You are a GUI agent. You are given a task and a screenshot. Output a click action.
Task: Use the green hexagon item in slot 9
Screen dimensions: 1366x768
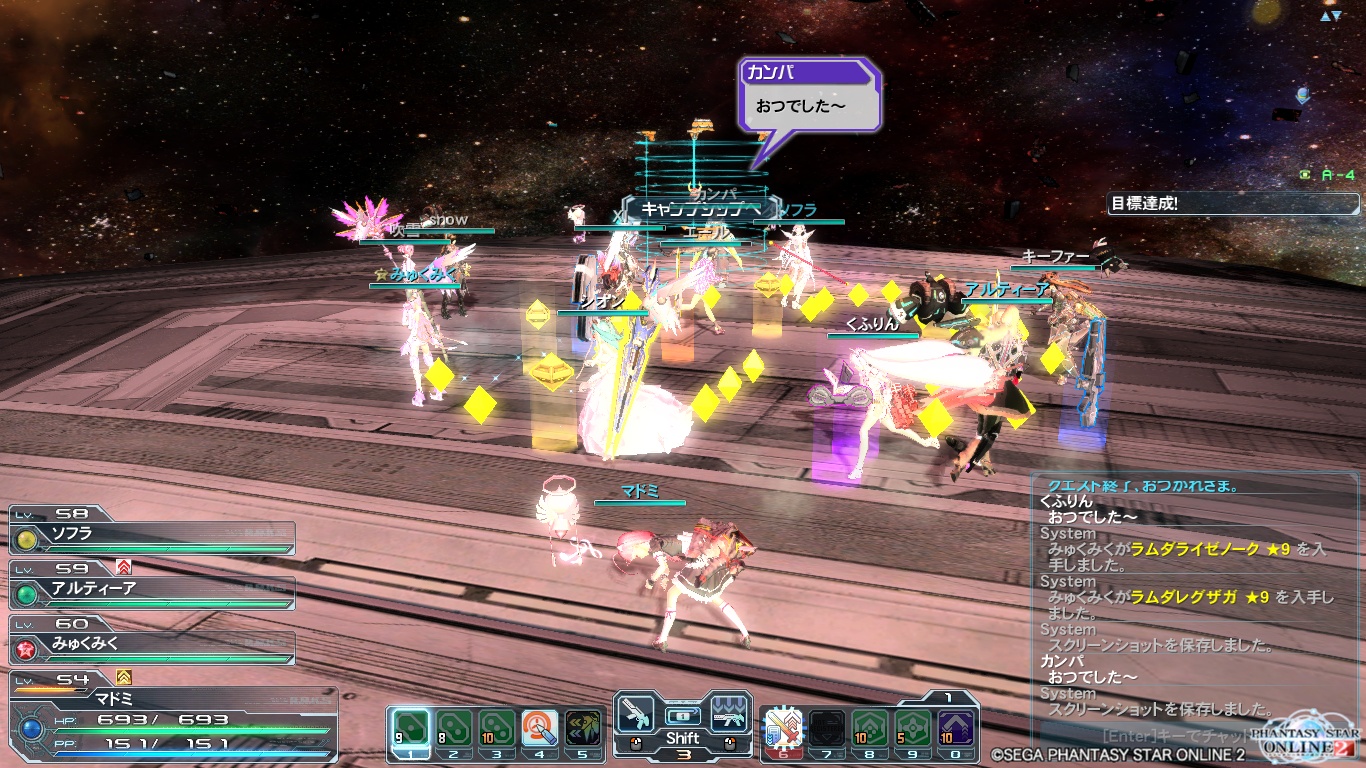[912, 728]
